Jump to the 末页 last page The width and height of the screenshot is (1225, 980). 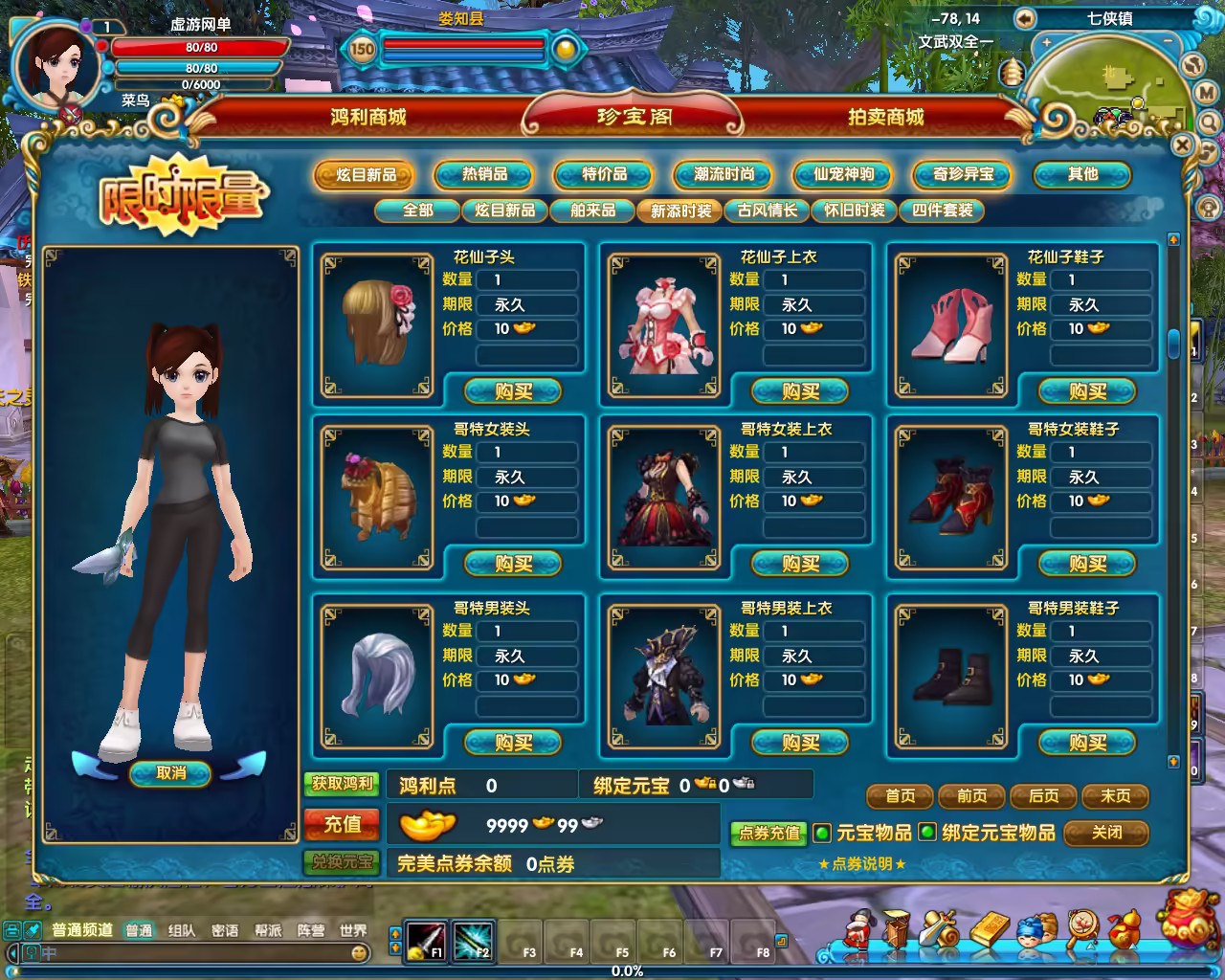click(x=1115, y=796)
